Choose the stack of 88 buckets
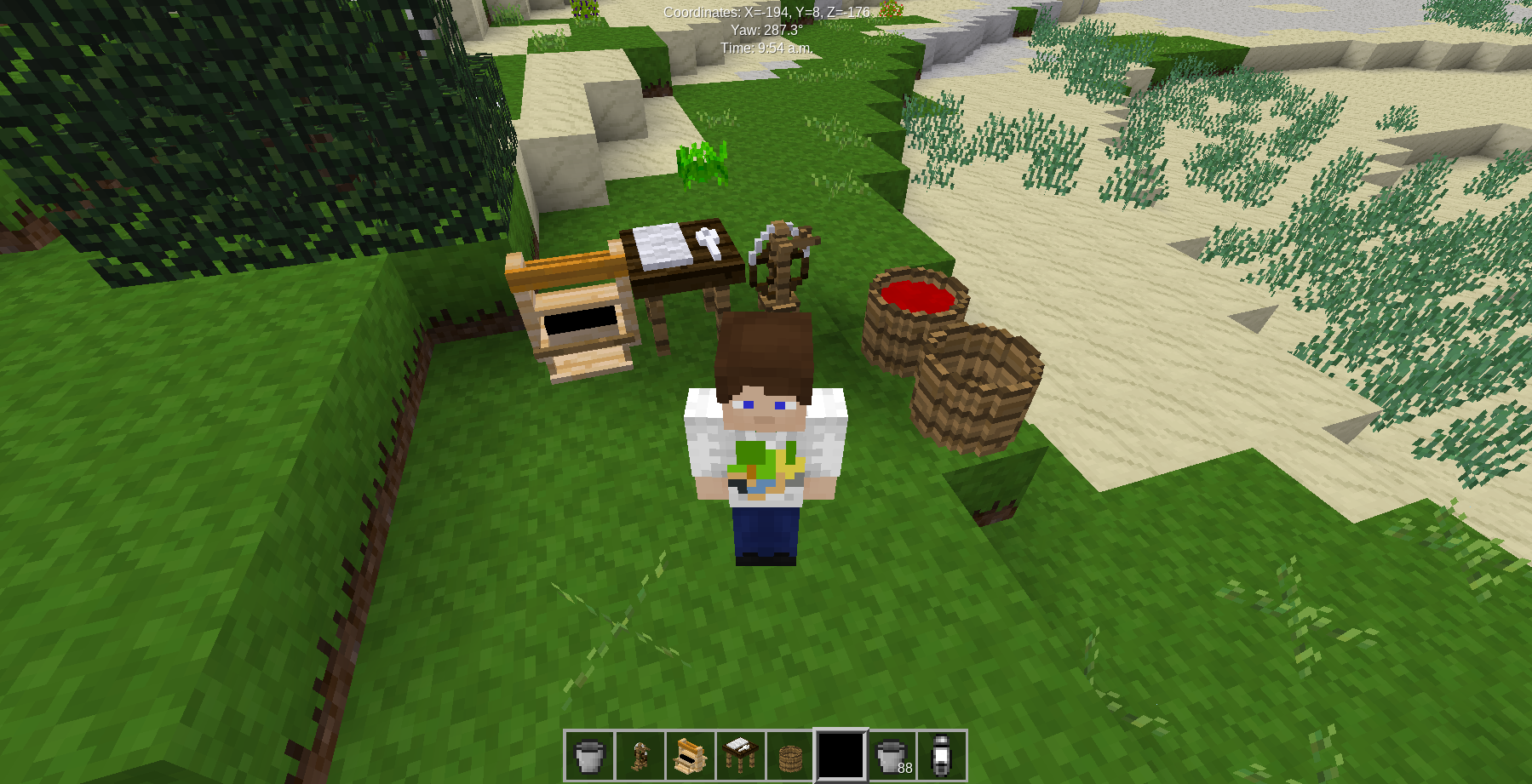Image resolution: width=1532 pixels, height=784 pixels. click(x=892, y=755)
